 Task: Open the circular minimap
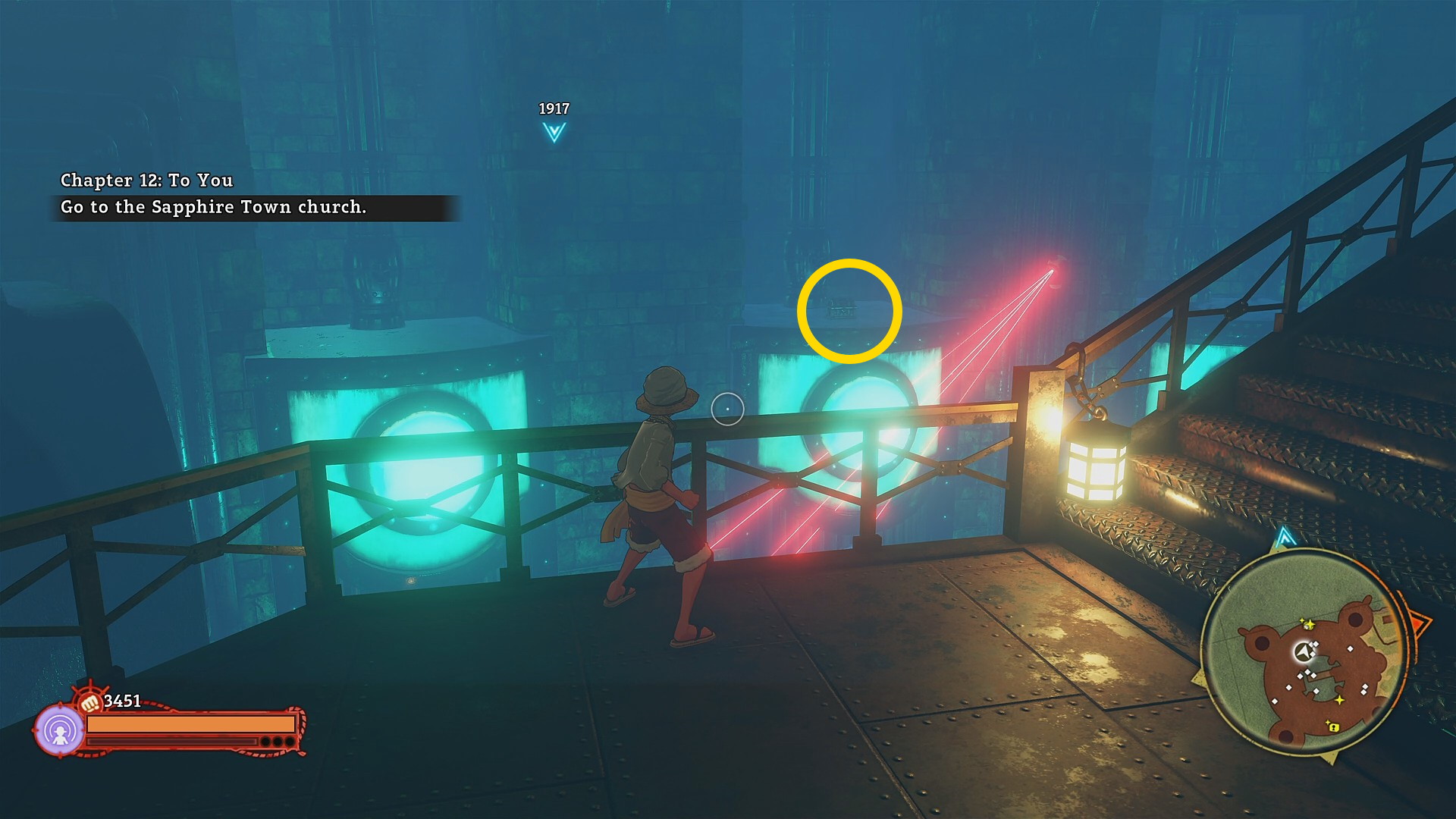coord(1305,654)
